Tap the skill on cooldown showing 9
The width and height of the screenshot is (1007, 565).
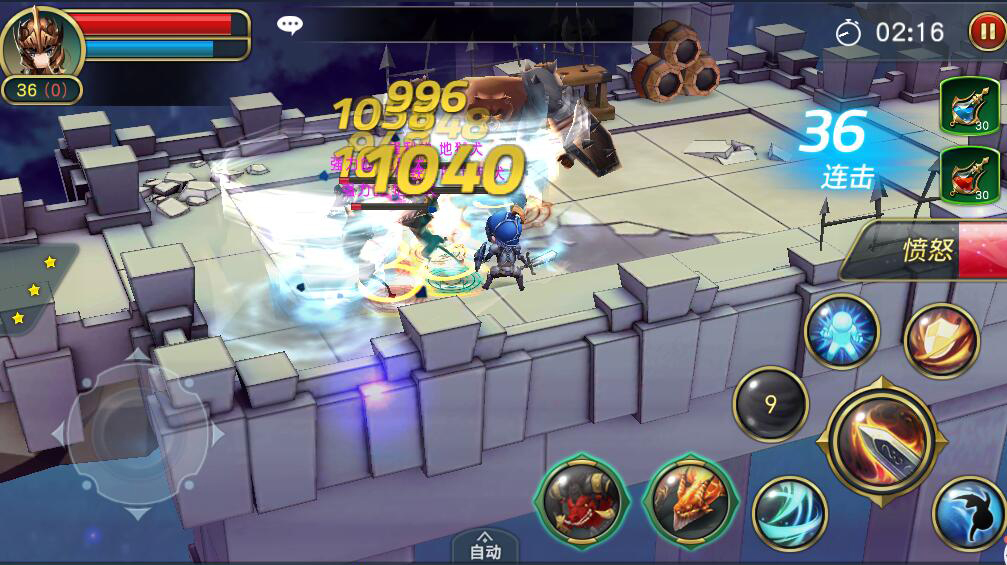tap(770, 405)
